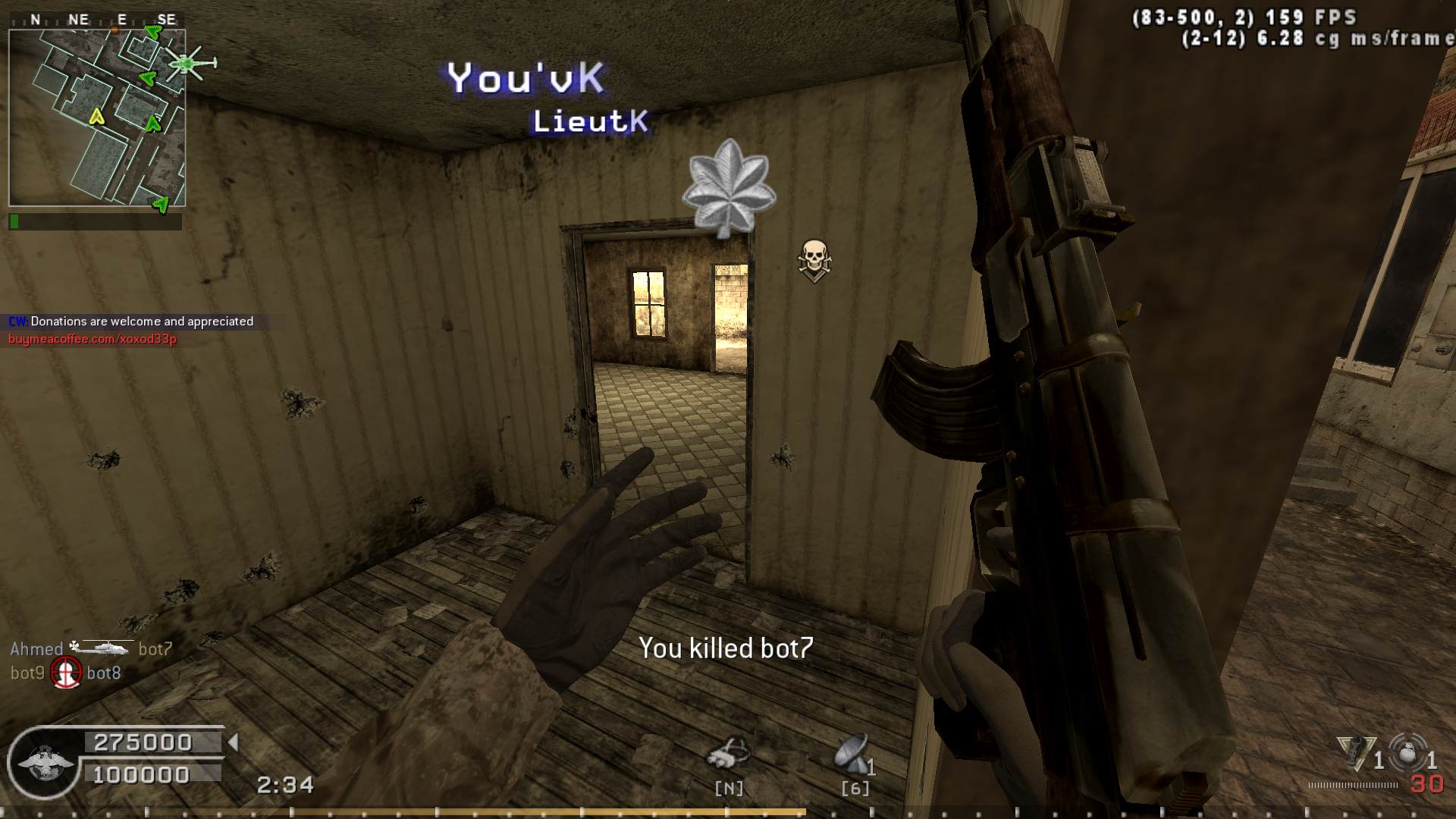Image resolution: width=1456 pixels, height=819 pixels.
Task: Activate the UAV radar dish icon
Action: 851,754
